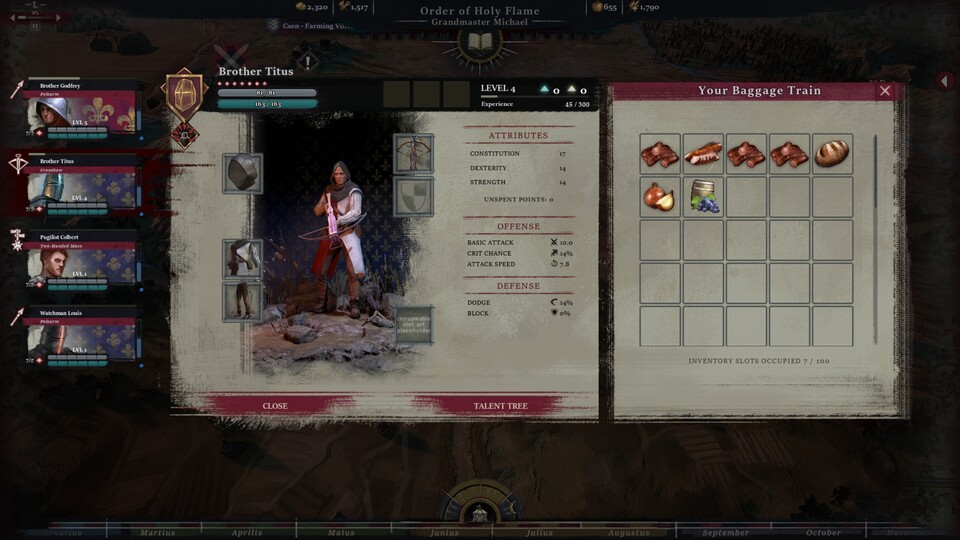The height and width of the screenshot is (540, 960).
Task: Select Pugilist Colbert's party card
Action: (x=84, y=260)
